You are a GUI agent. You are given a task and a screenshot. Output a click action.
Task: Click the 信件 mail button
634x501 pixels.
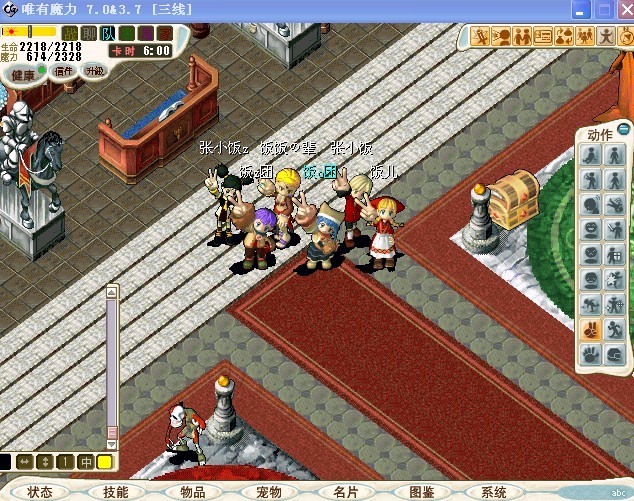pyautogui.click(x=64, y=71)
